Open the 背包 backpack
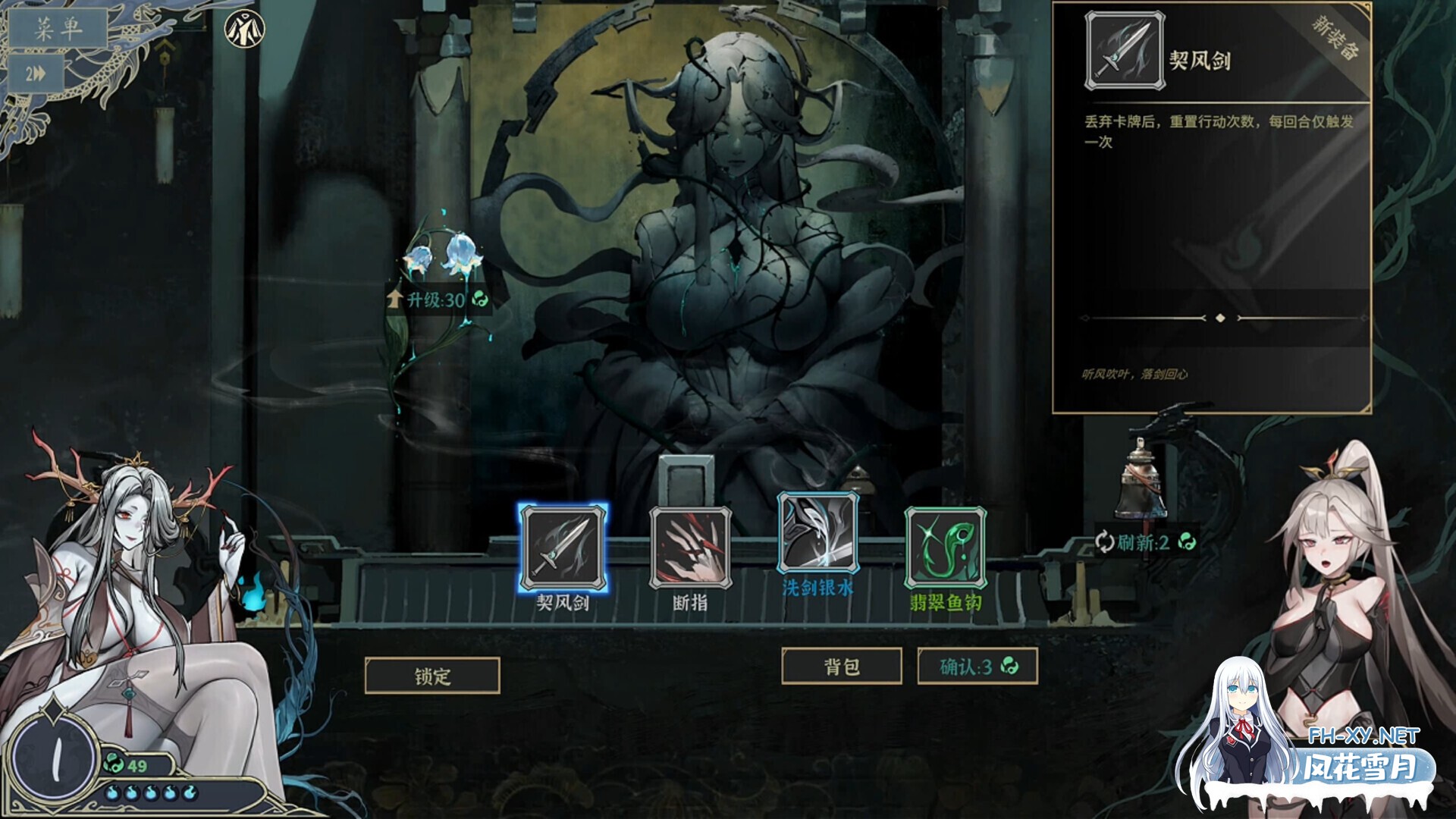The height and width of the screenshot is (819, 1456). tap(842, 667)
